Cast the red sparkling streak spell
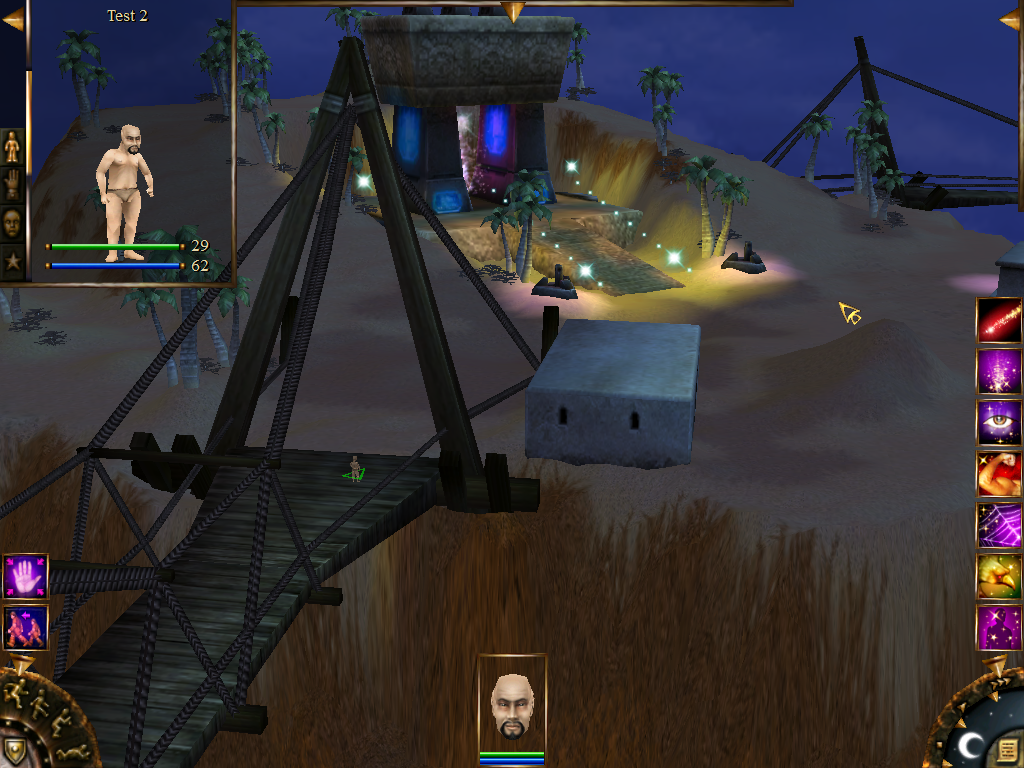This screenshot has height=768, width=1024. (x=999, y=321)
